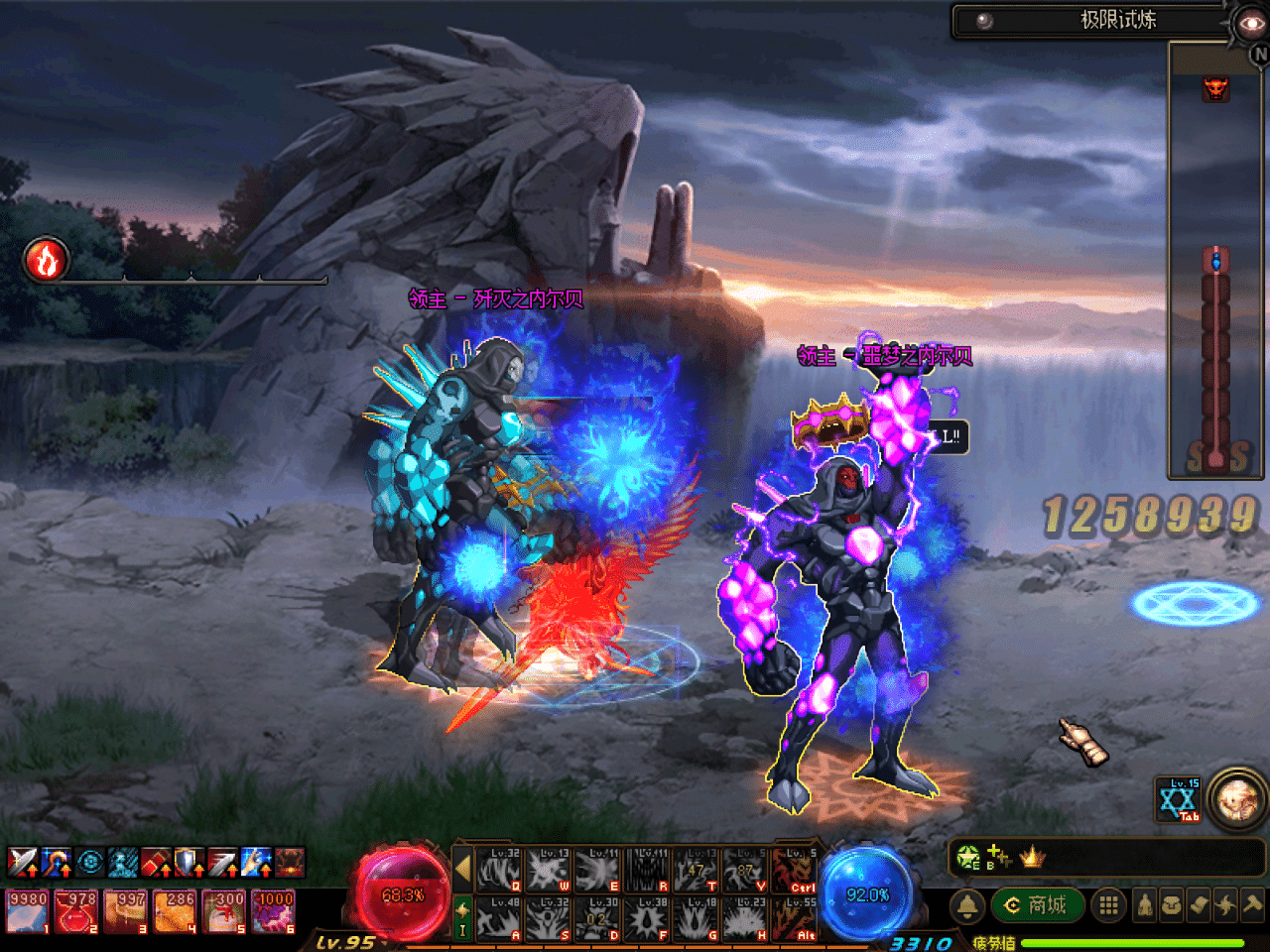Activate the Q hotkey skill, Lv.32
This screenshot has height=952, width=1270.
(x=499, y=870)
